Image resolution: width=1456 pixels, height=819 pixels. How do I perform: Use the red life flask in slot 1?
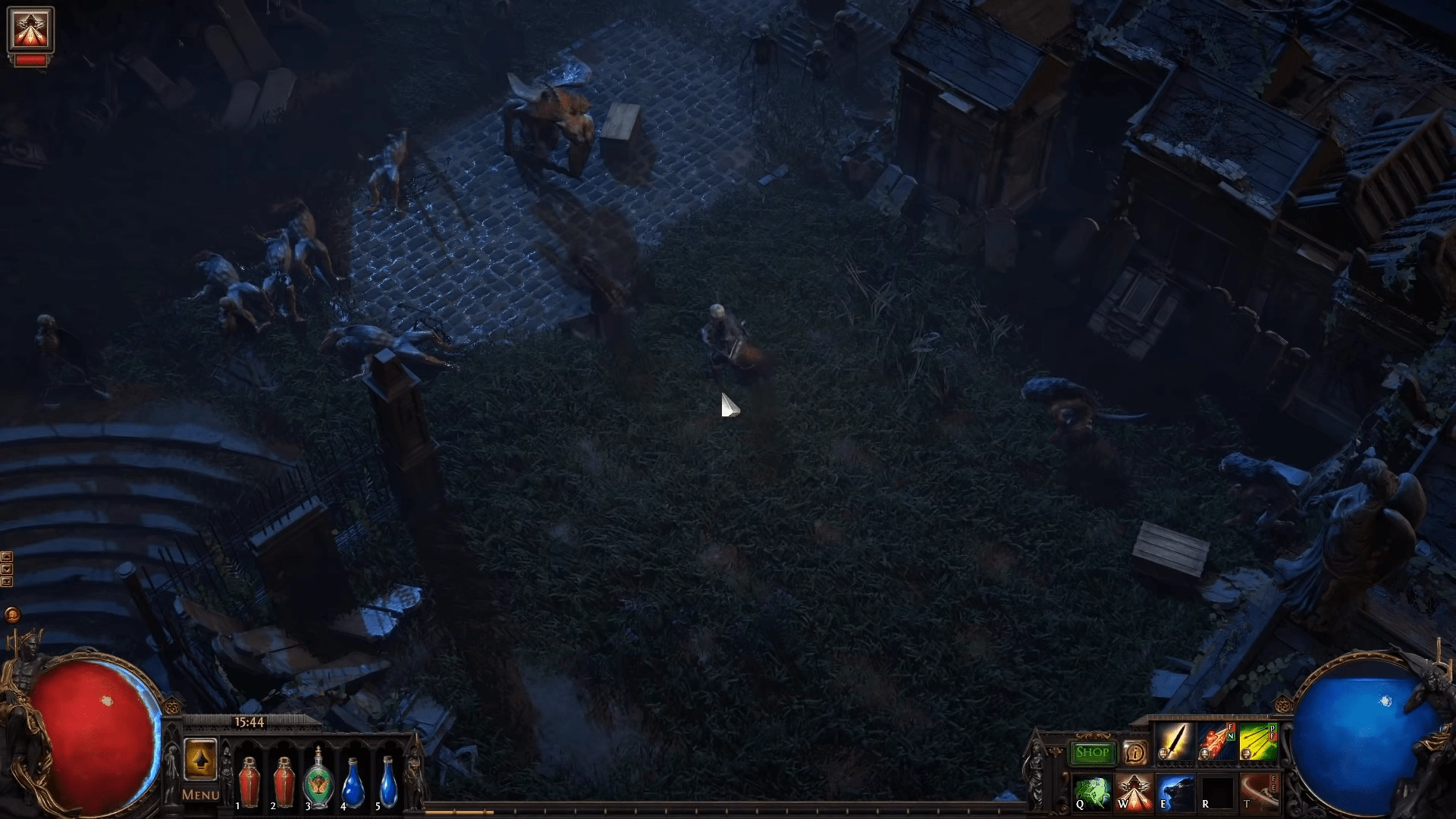[249, 781]
